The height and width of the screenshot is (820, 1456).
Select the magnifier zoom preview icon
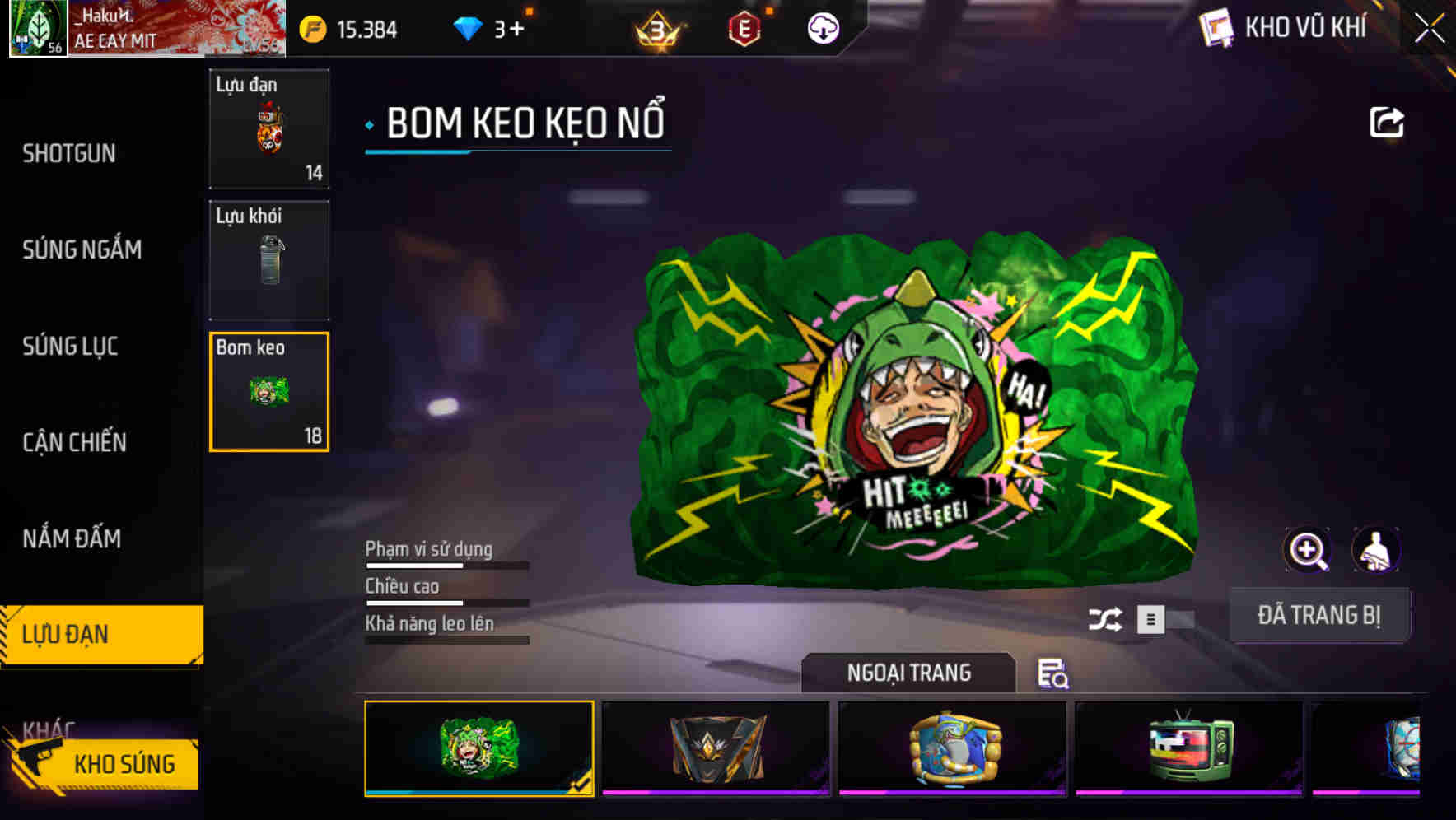pyautogui.click(x=1308, y=549)
